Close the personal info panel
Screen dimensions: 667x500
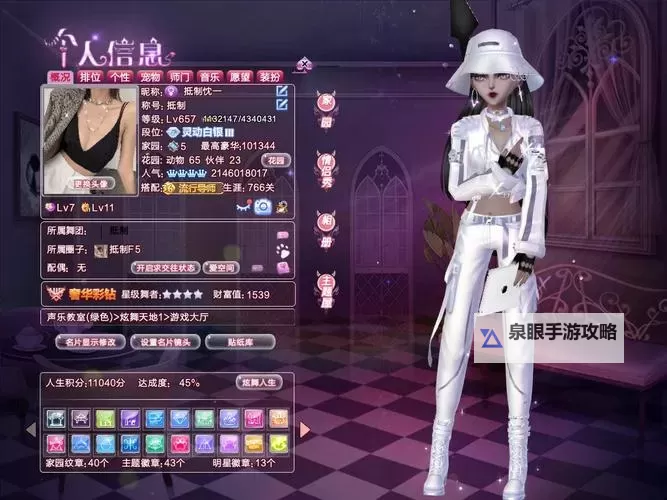click(x=305, y=65)
